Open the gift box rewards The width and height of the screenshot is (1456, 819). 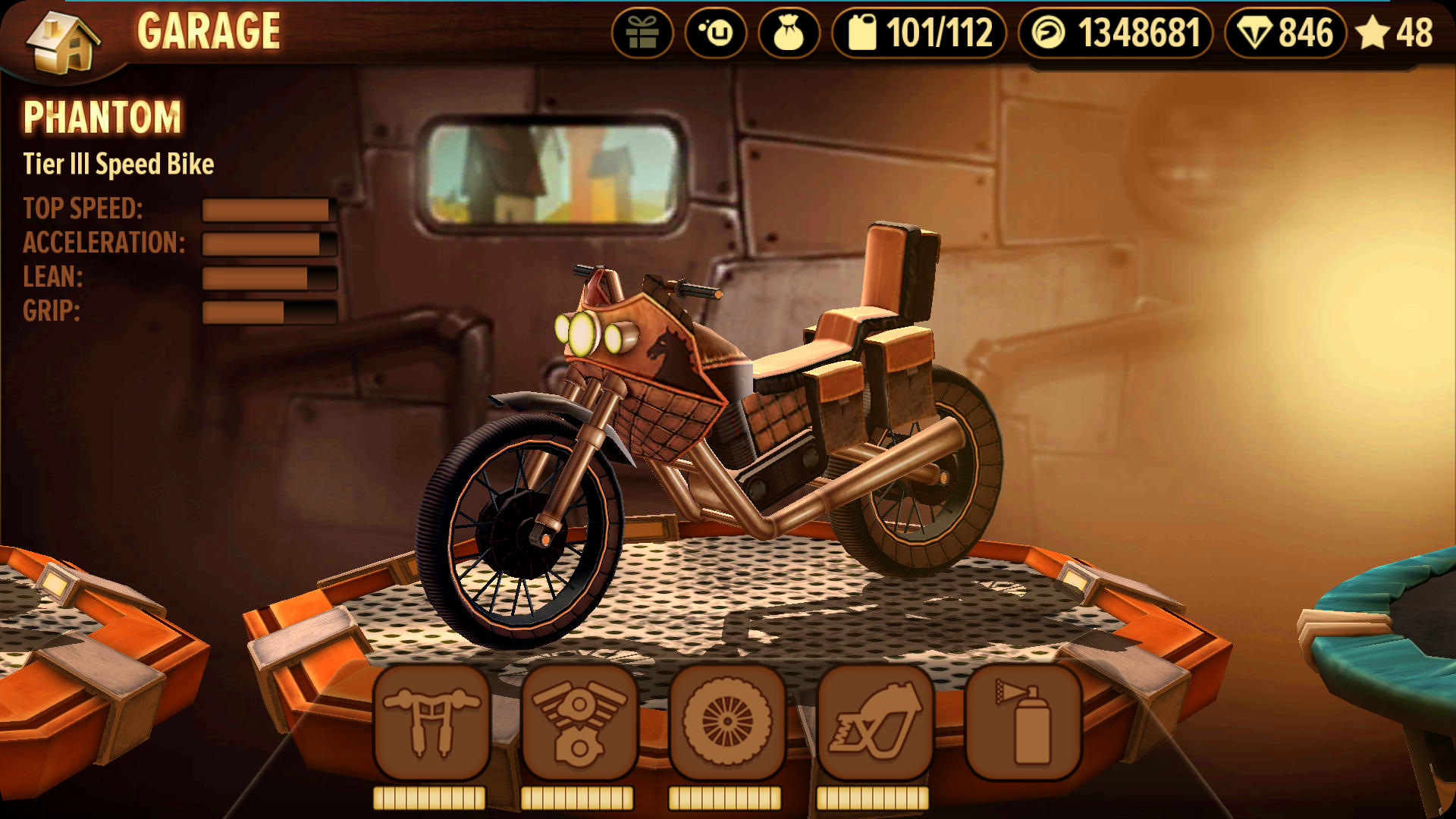pos(642,33)
